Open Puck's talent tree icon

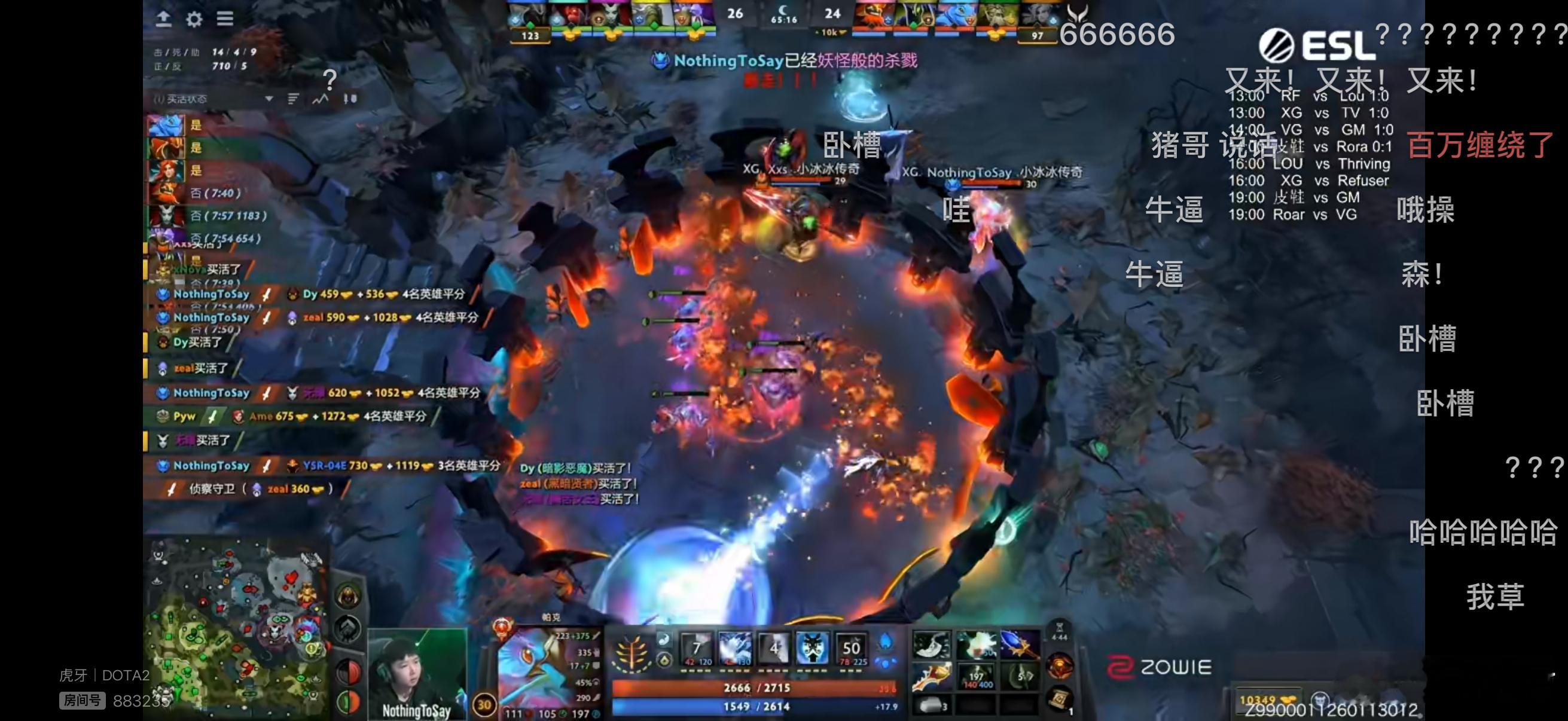point(632,652)
